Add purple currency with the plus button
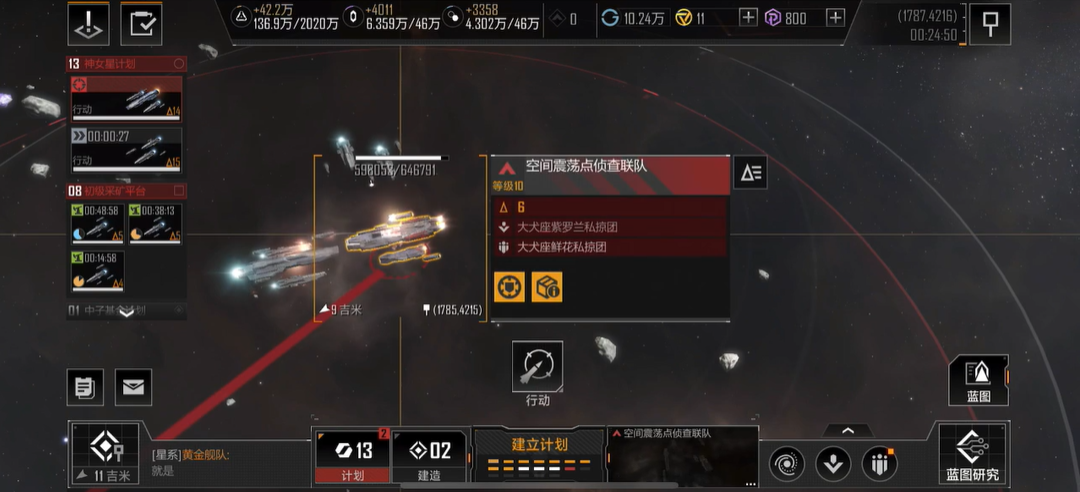The width and height of the screenshot is (1080, 492). click(835, 17)
